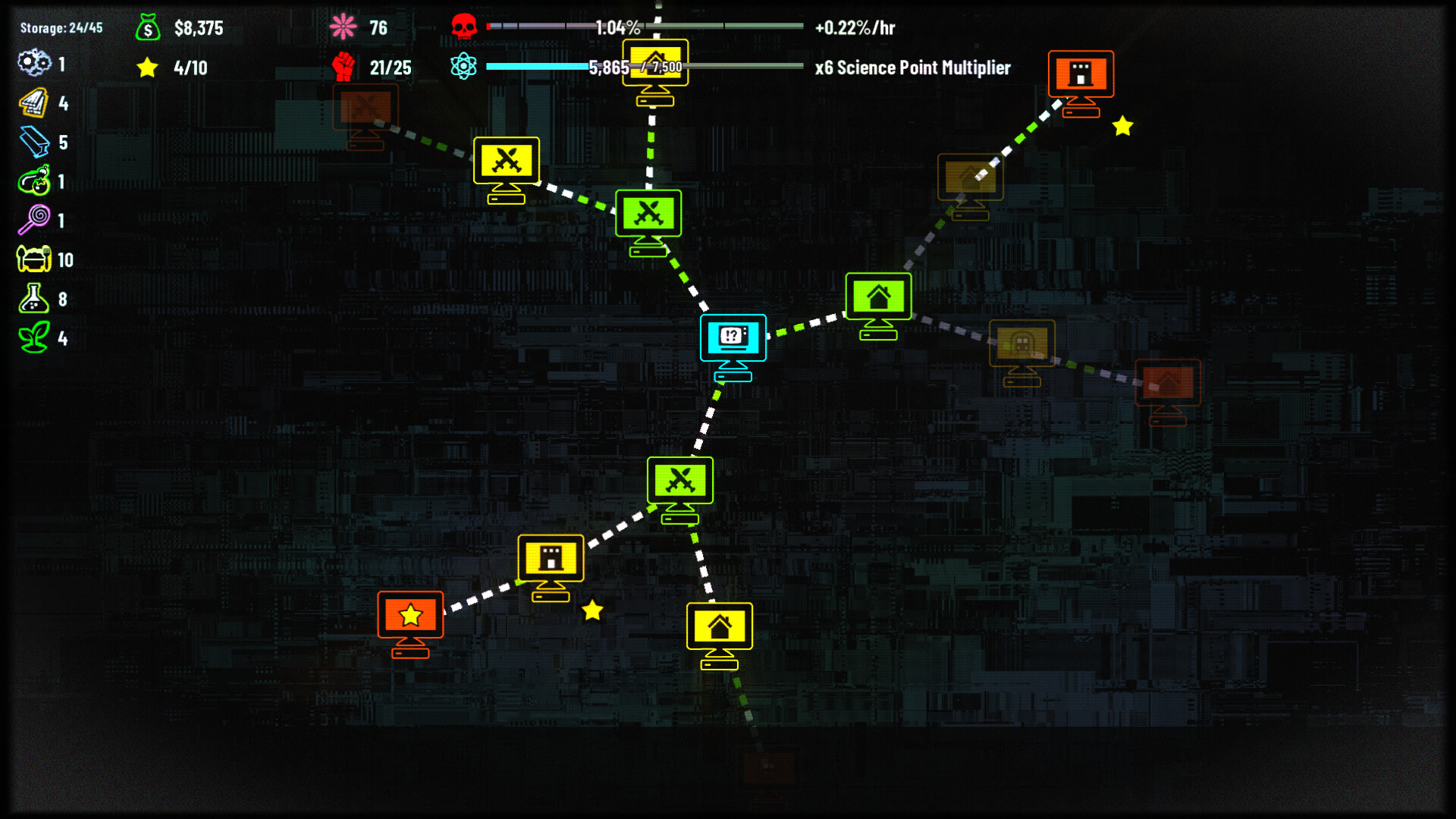Click the money bag showing $8,375
Viewport: 1456px width, 819px height.
point(147,28)
